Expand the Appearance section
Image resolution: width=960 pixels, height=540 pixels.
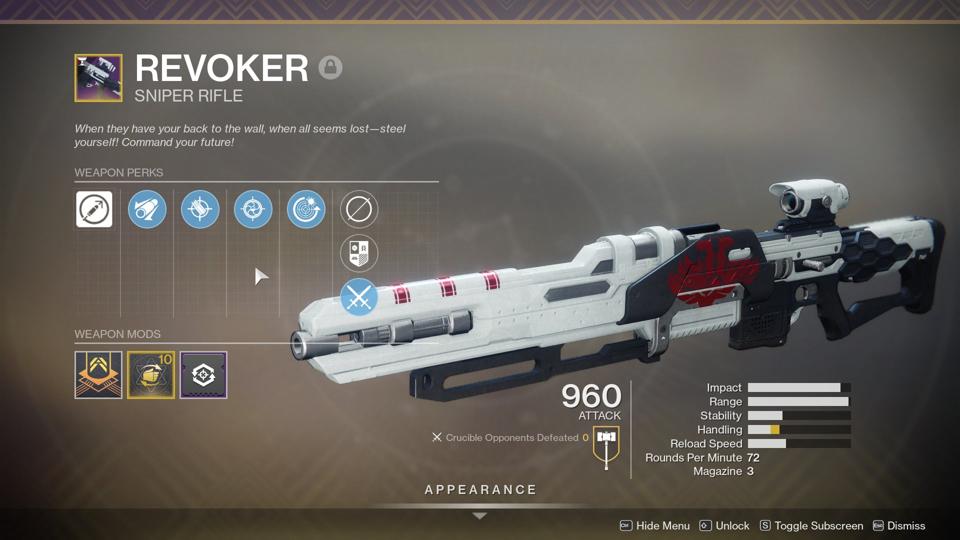click(x=480, y=490)
